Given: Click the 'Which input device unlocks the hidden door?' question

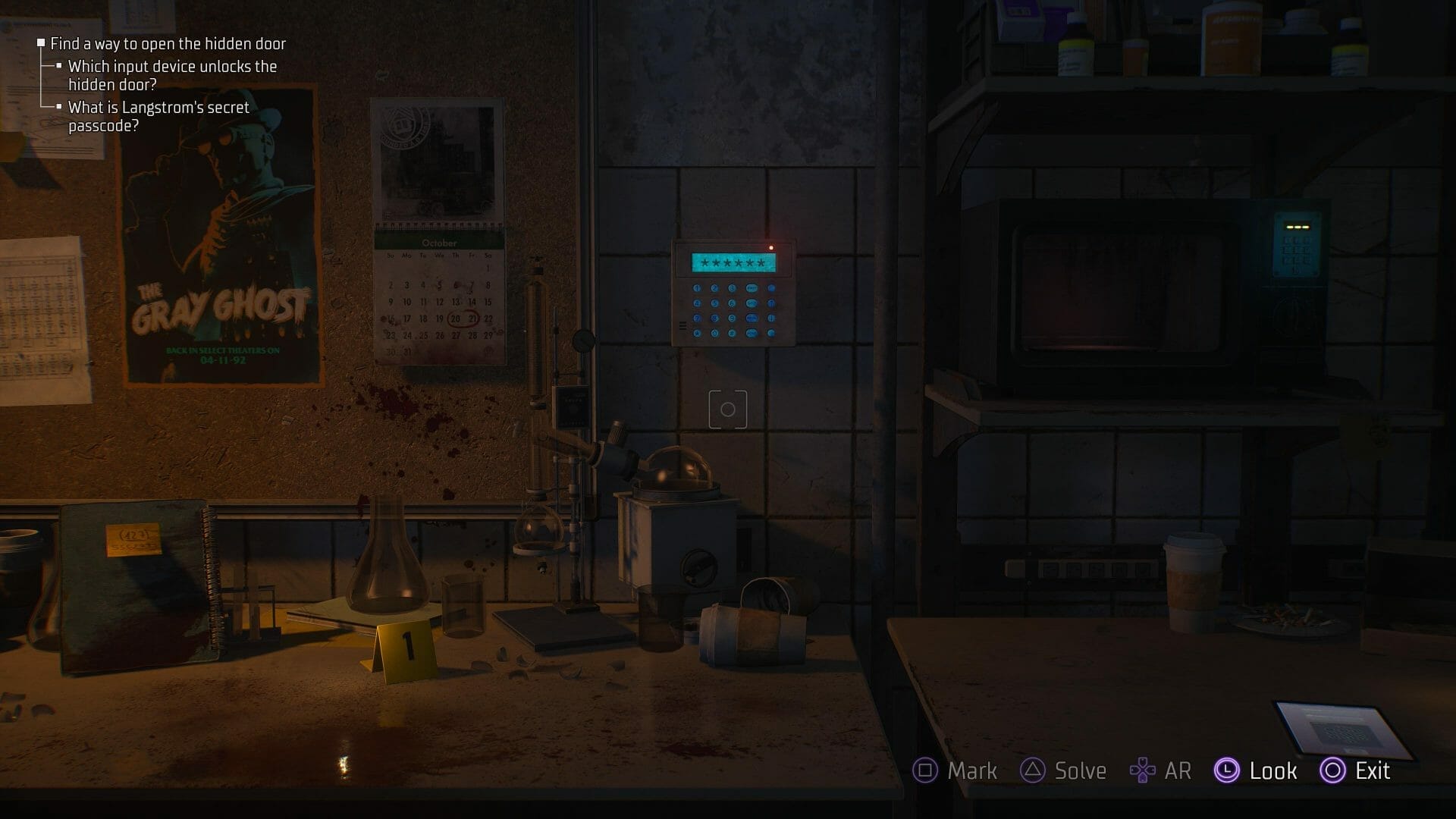Looking at the screenshot, I should (x=172, y=75).
